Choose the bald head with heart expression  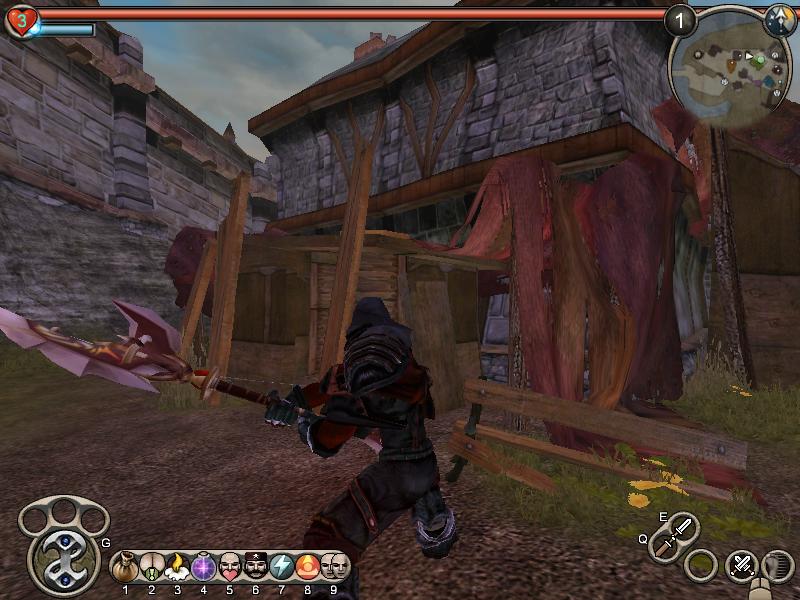230,566
